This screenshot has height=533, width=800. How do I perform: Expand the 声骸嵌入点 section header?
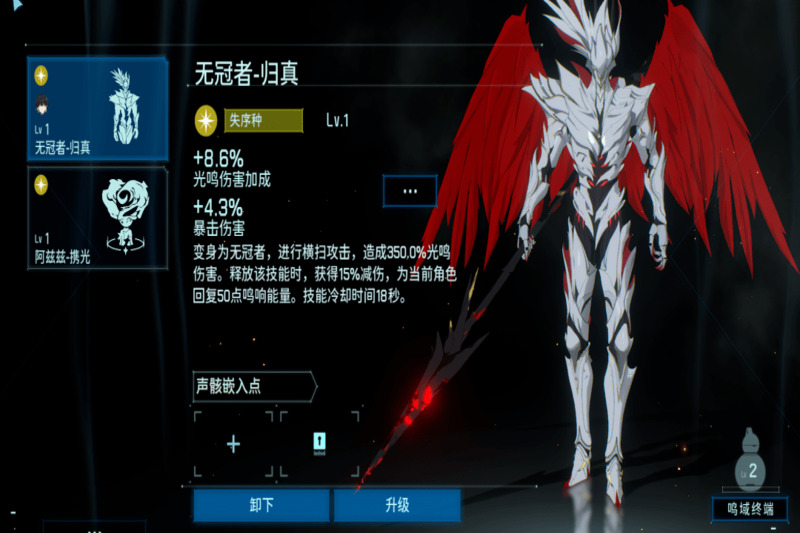[x=254, y=386]
